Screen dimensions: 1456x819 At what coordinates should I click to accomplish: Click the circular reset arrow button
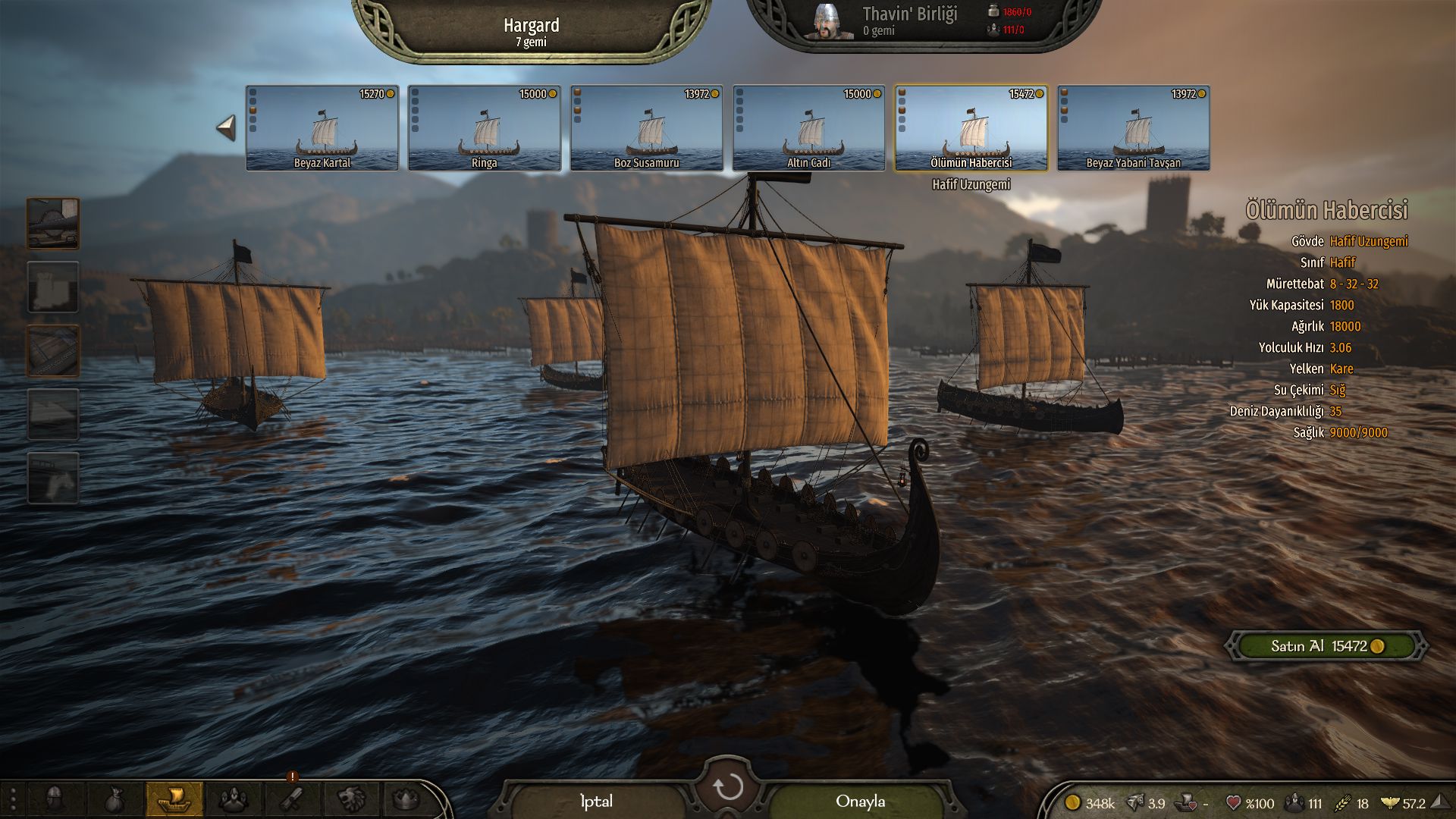click(728, 788)
